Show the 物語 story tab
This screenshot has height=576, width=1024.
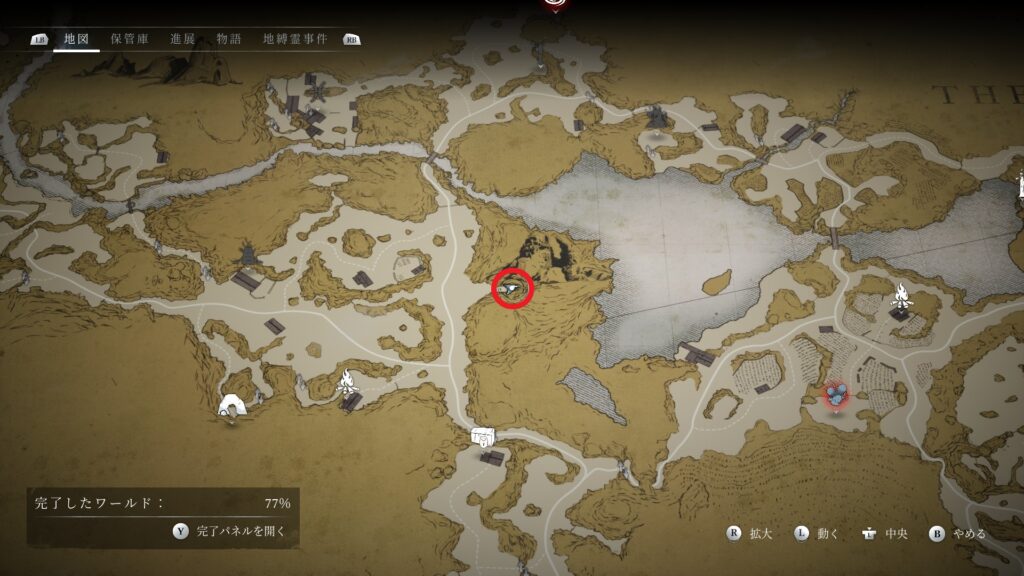click(229, 39)
